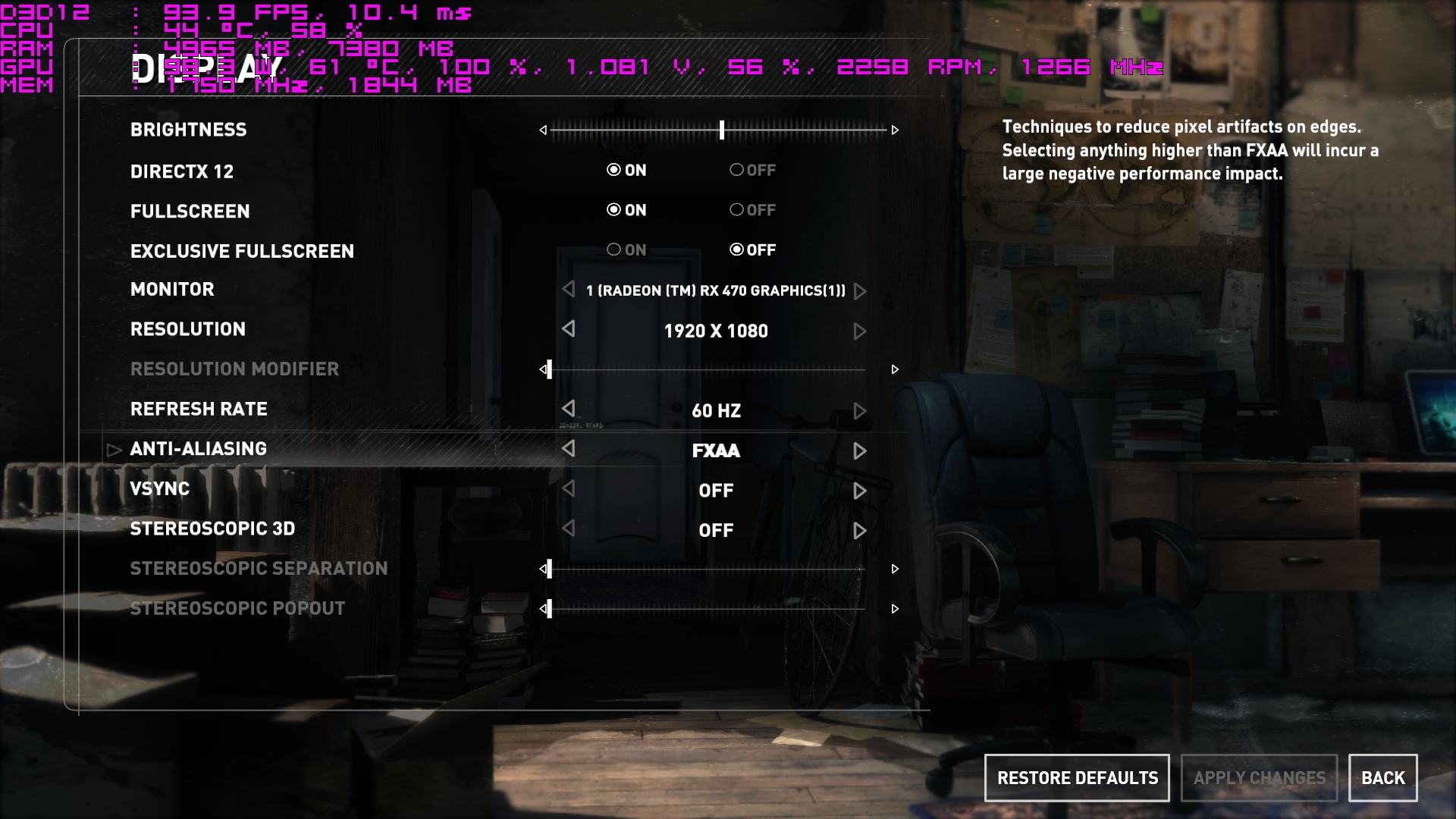
Task: Cycle anti-aliasing to the next mode
Action: [x=859, y=451]
